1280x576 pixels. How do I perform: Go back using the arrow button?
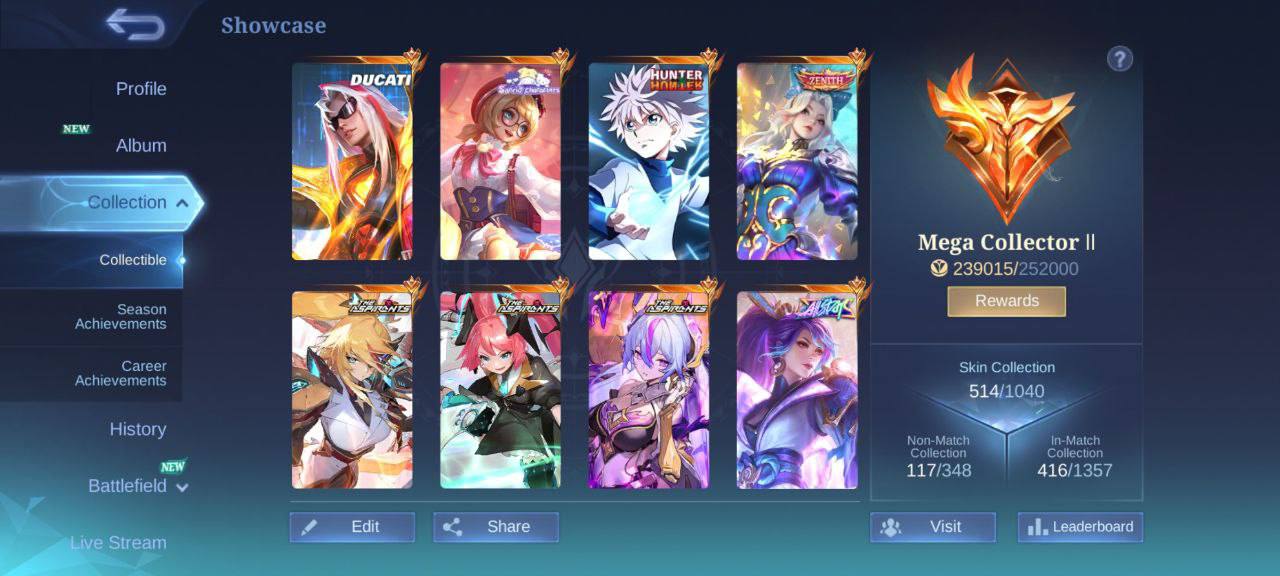[x=135, y=25]
